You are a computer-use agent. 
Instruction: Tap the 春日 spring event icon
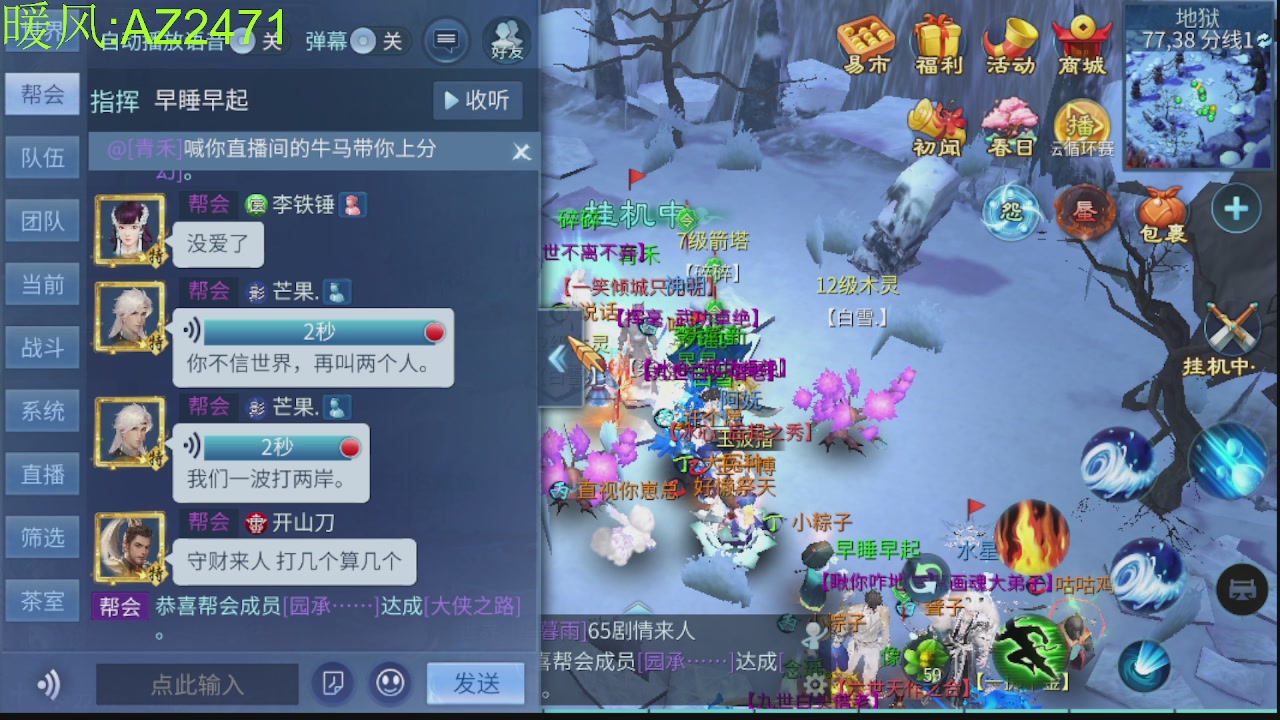[1010, 125]
